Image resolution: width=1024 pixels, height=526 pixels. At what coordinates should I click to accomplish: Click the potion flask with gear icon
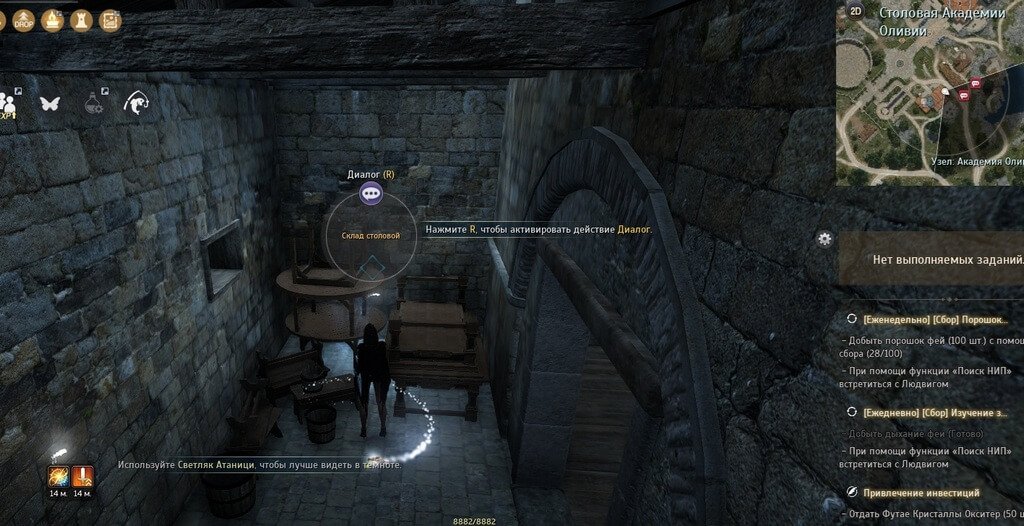click(x=94, y=102)
